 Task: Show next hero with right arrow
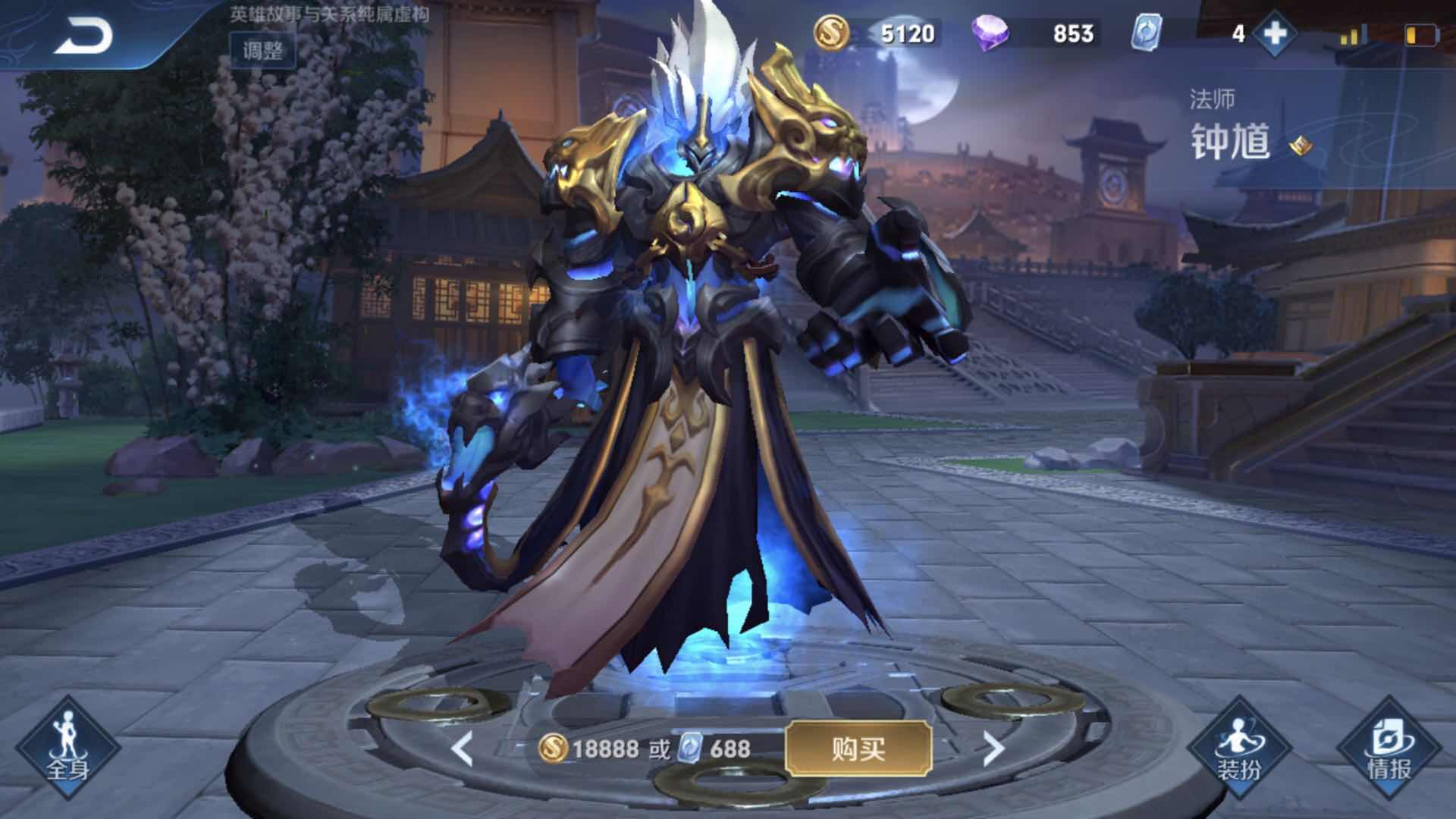click(993, 749)
